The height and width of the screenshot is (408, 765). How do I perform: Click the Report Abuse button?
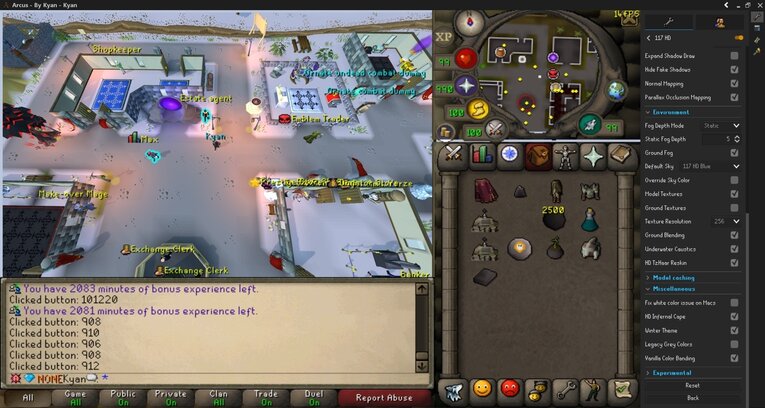pos(385,397)
